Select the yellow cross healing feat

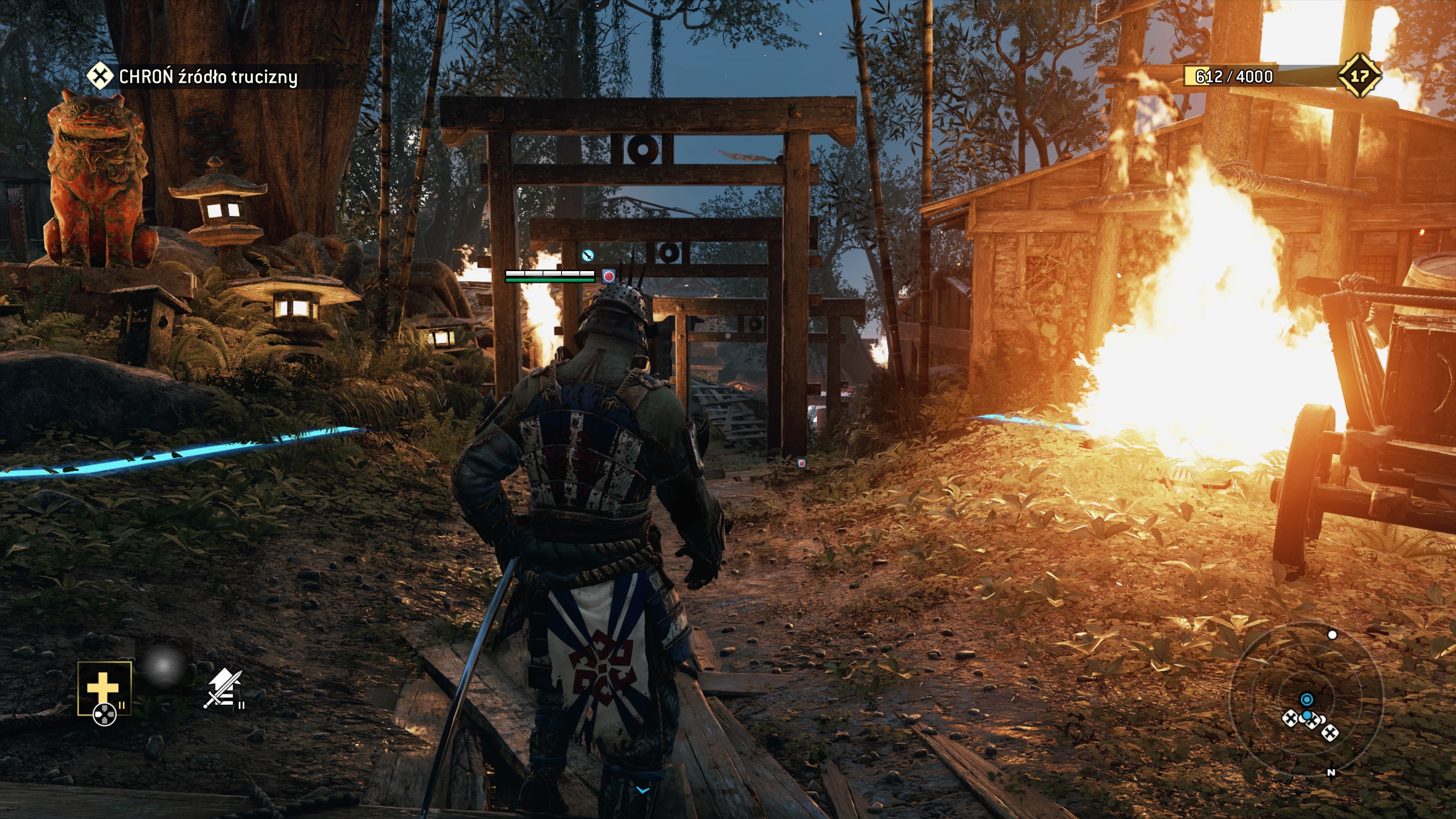tap(104, 688)
